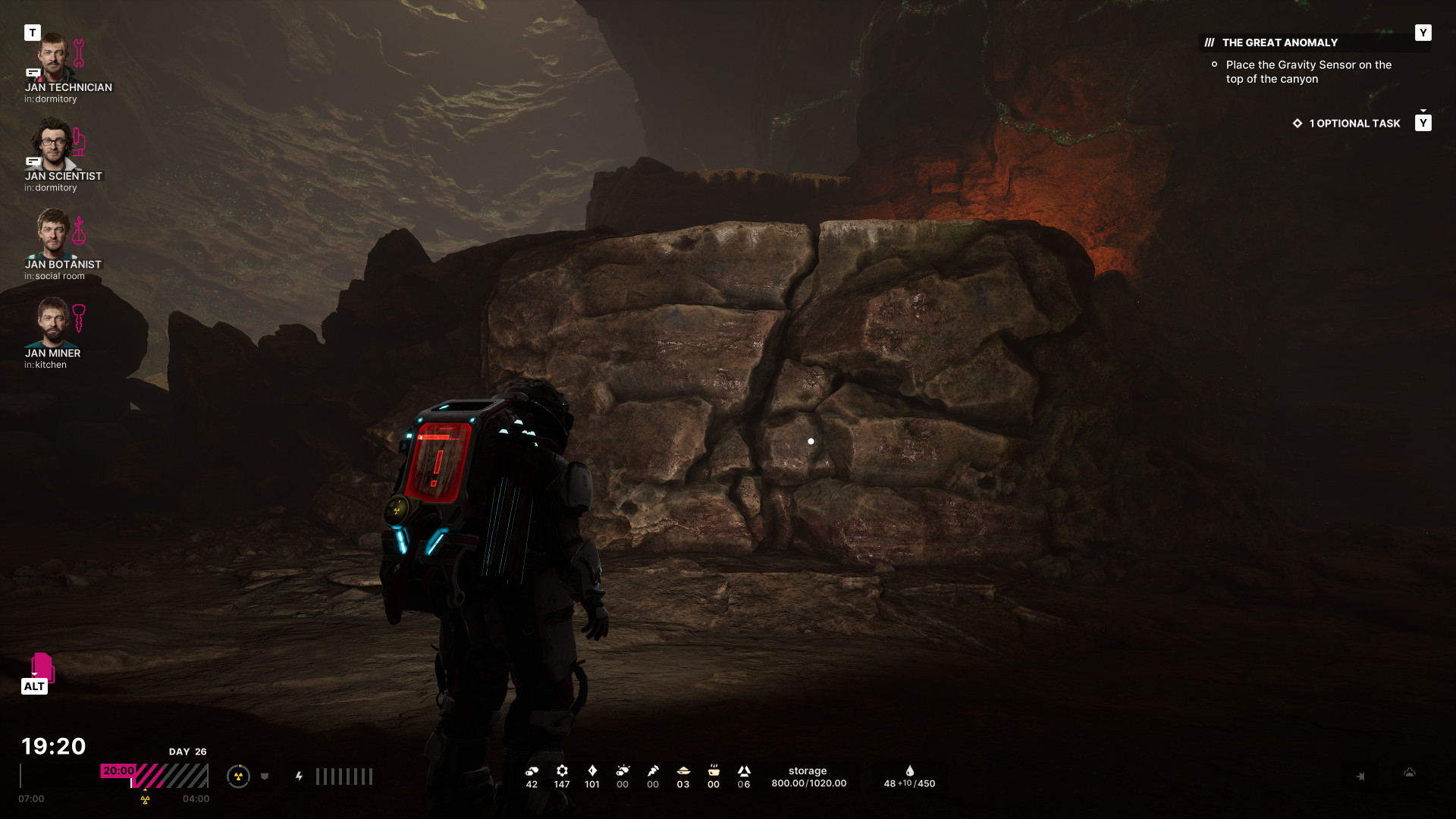
Task: Choose the Jan Botanist portrait
Action: (53, 234)
